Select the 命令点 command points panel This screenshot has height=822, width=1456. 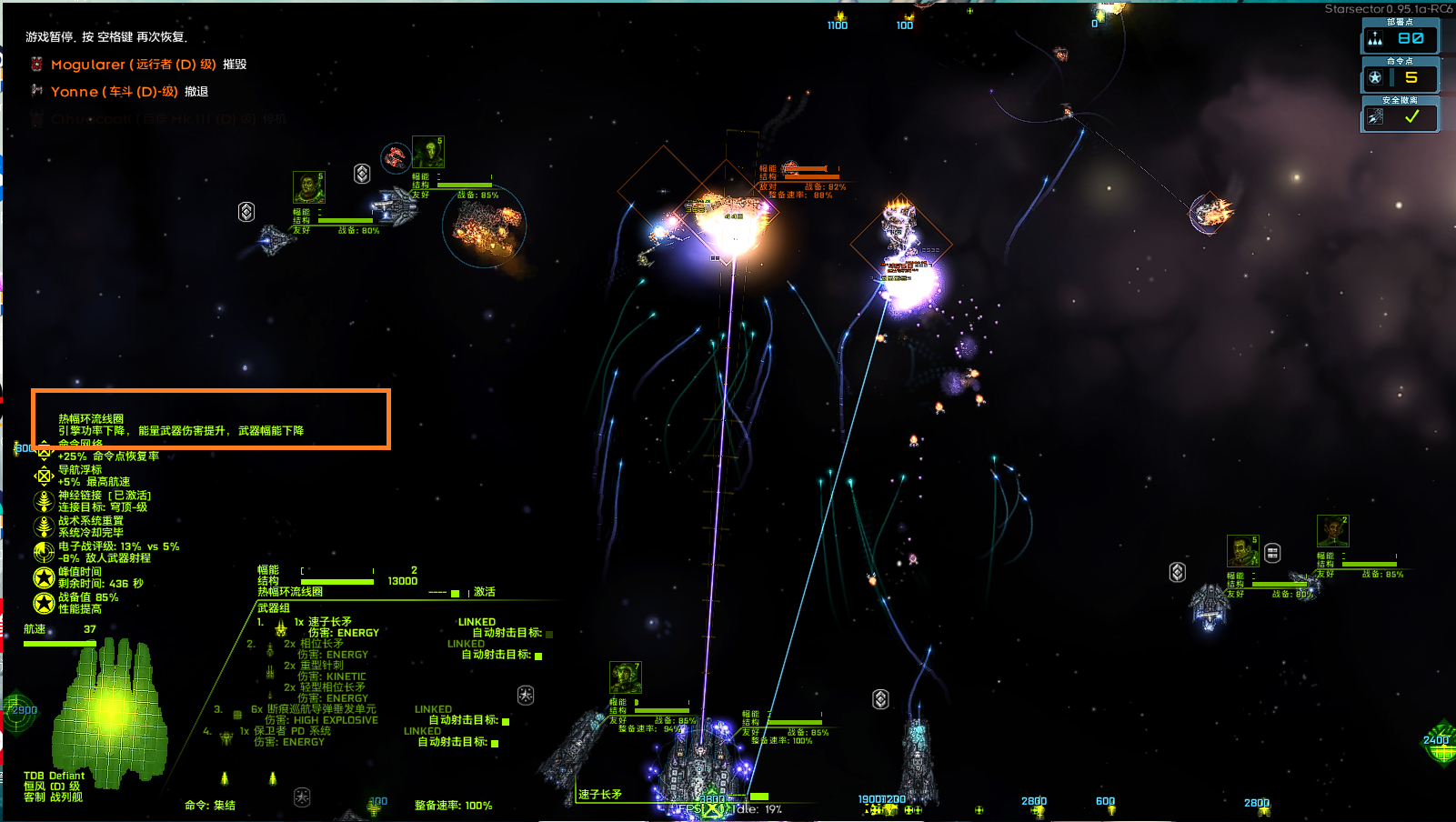(1400, 78)
